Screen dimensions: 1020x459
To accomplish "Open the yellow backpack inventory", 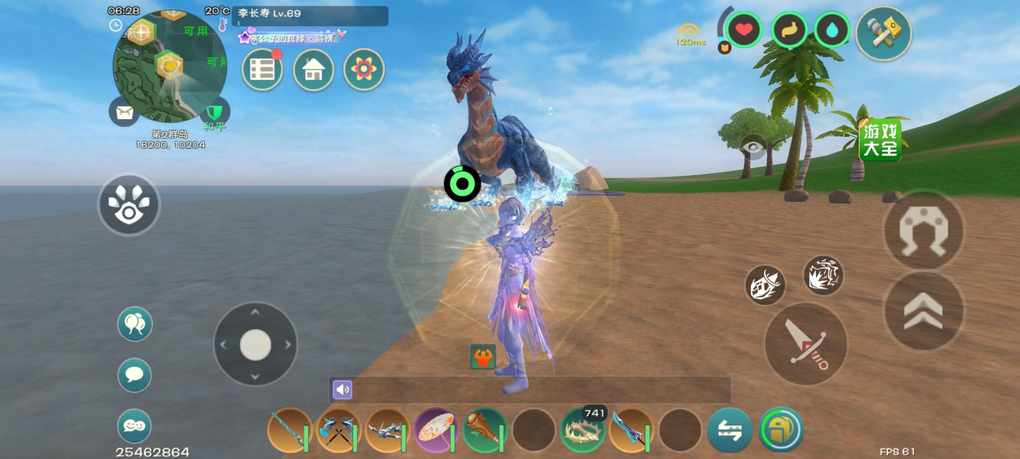I will (781, 430).
